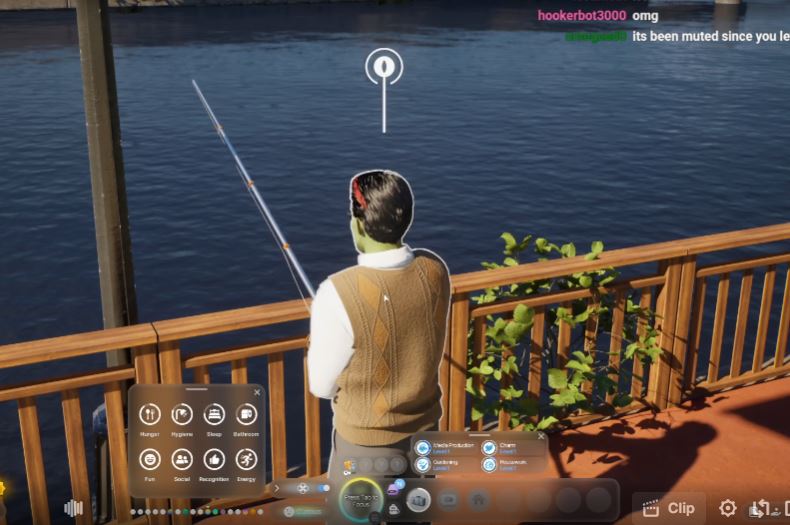Select the Hunger need icon
This screenshot has height=525, width=790.
pos(150,414)
